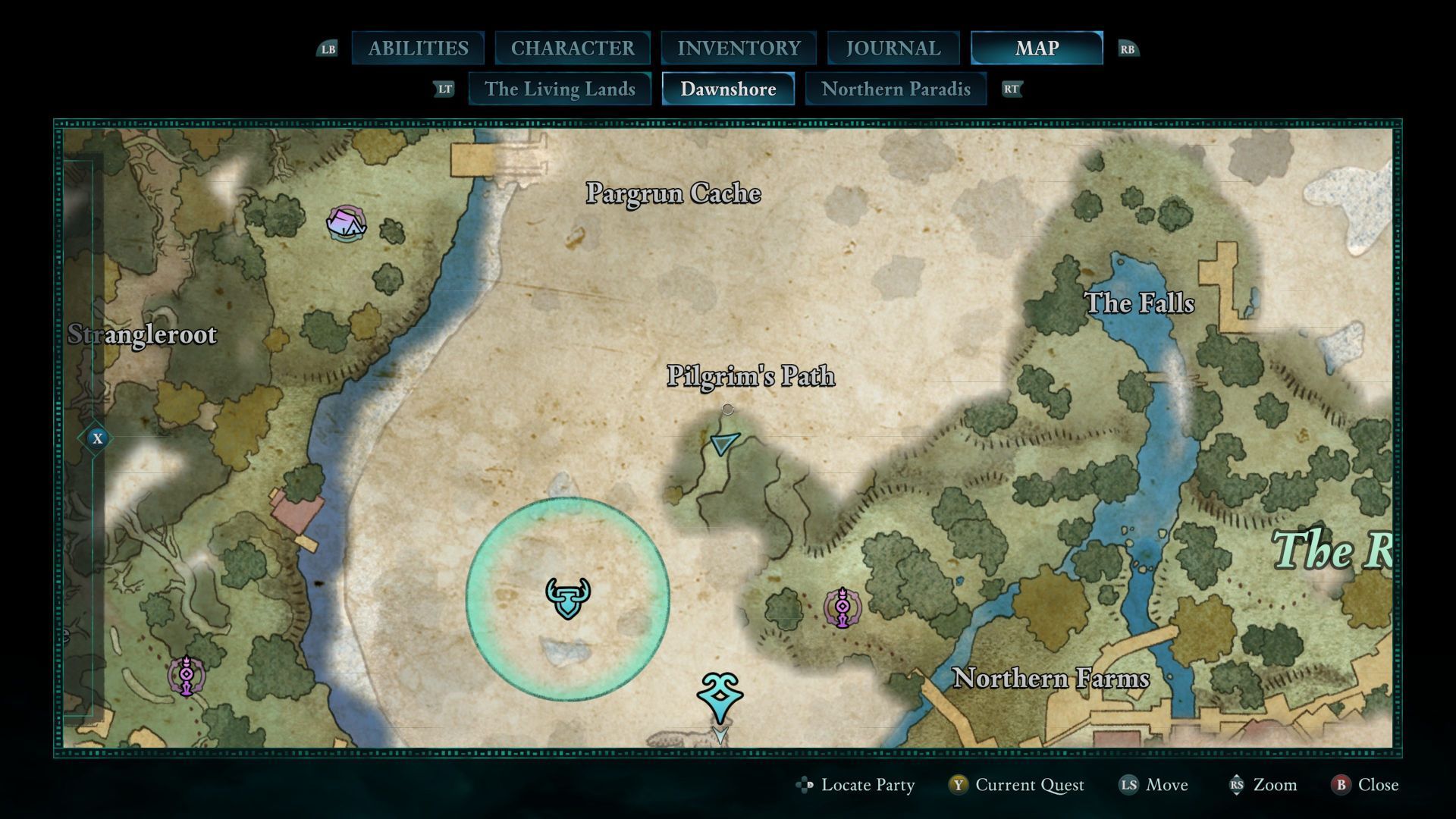The height and width of the screenshot is (819, 1456).
Task: Expand the side panel on the map's left edge
Action: [x=97, y=438]
